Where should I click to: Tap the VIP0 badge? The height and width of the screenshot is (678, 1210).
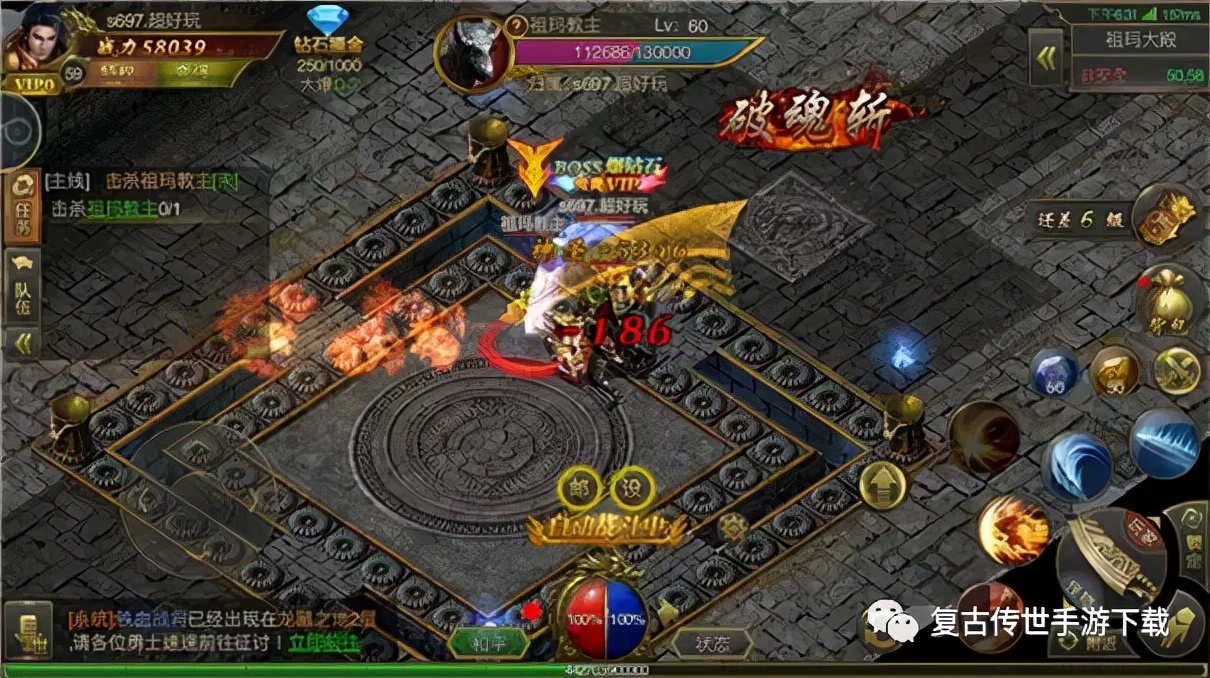point(30,84)
